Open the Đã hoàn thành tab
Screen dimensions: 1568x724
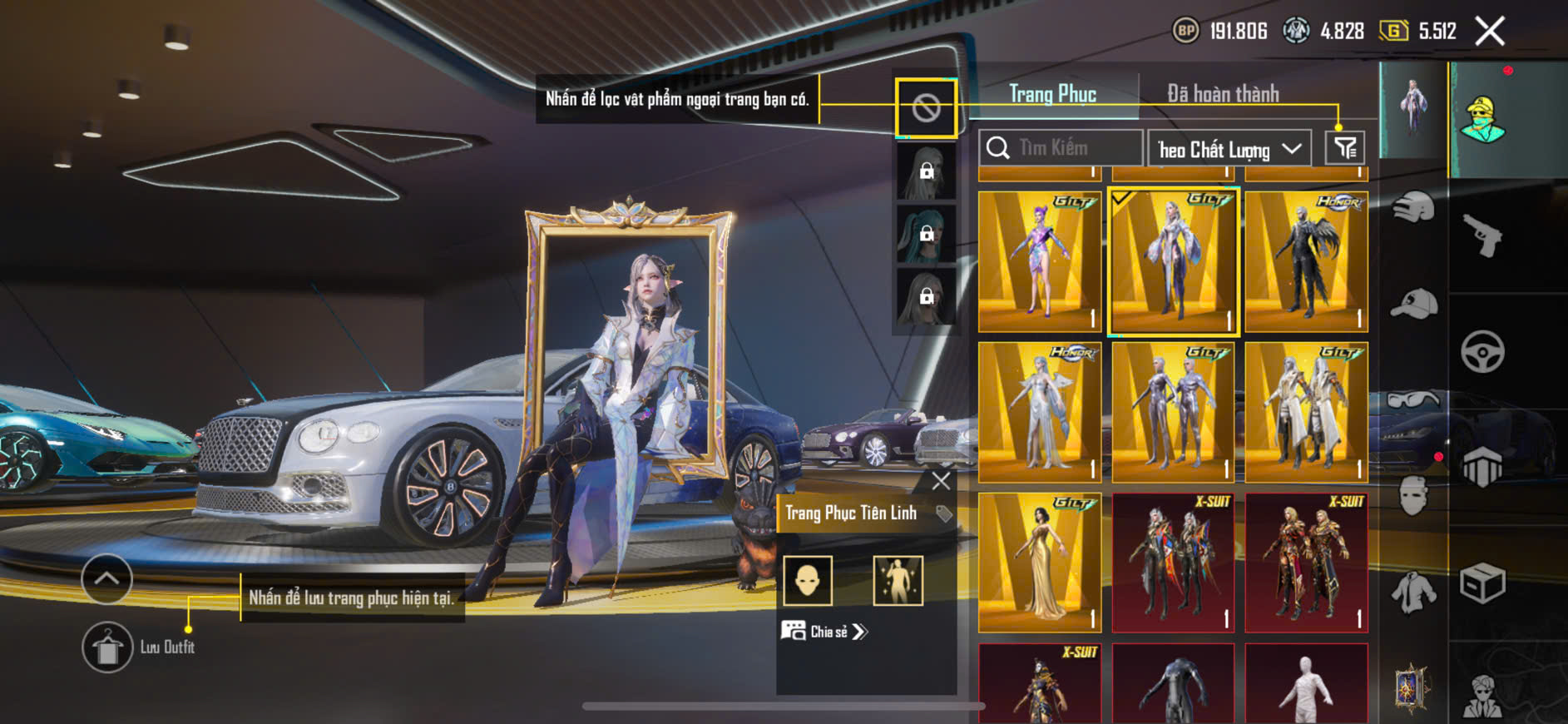click(x=1222, y=94)
